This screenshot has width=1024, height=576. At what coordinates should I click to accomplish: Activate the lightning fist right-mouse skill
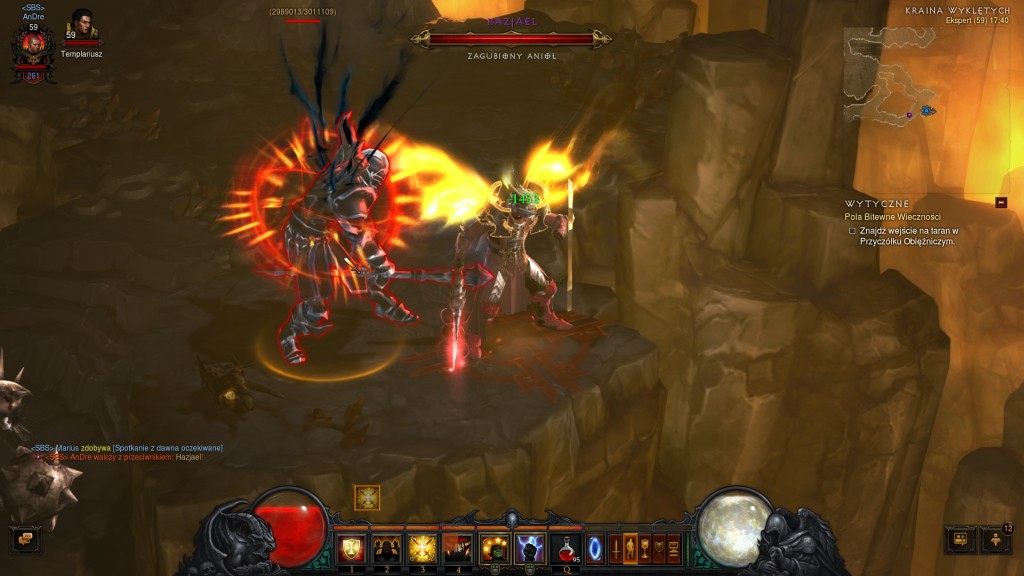(x=529, y=548)
